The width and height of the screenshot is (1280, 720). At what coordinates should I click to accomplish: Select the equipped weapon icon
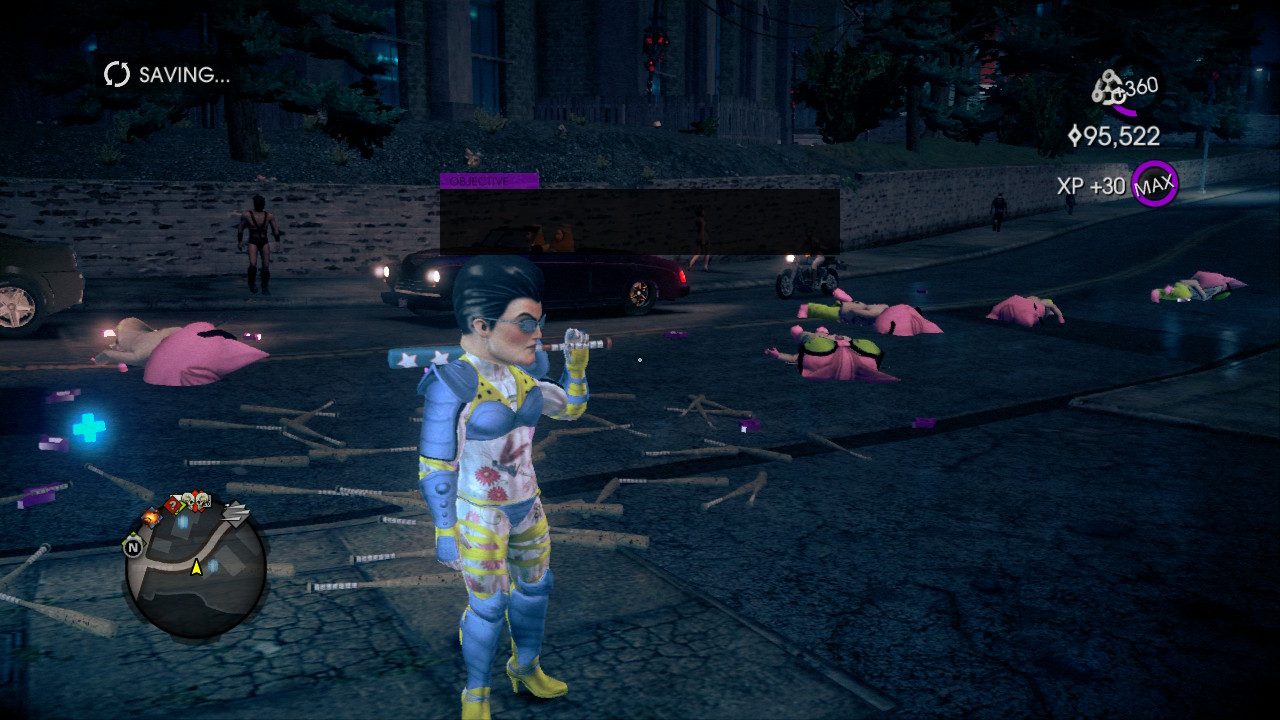click(1109, 89)
